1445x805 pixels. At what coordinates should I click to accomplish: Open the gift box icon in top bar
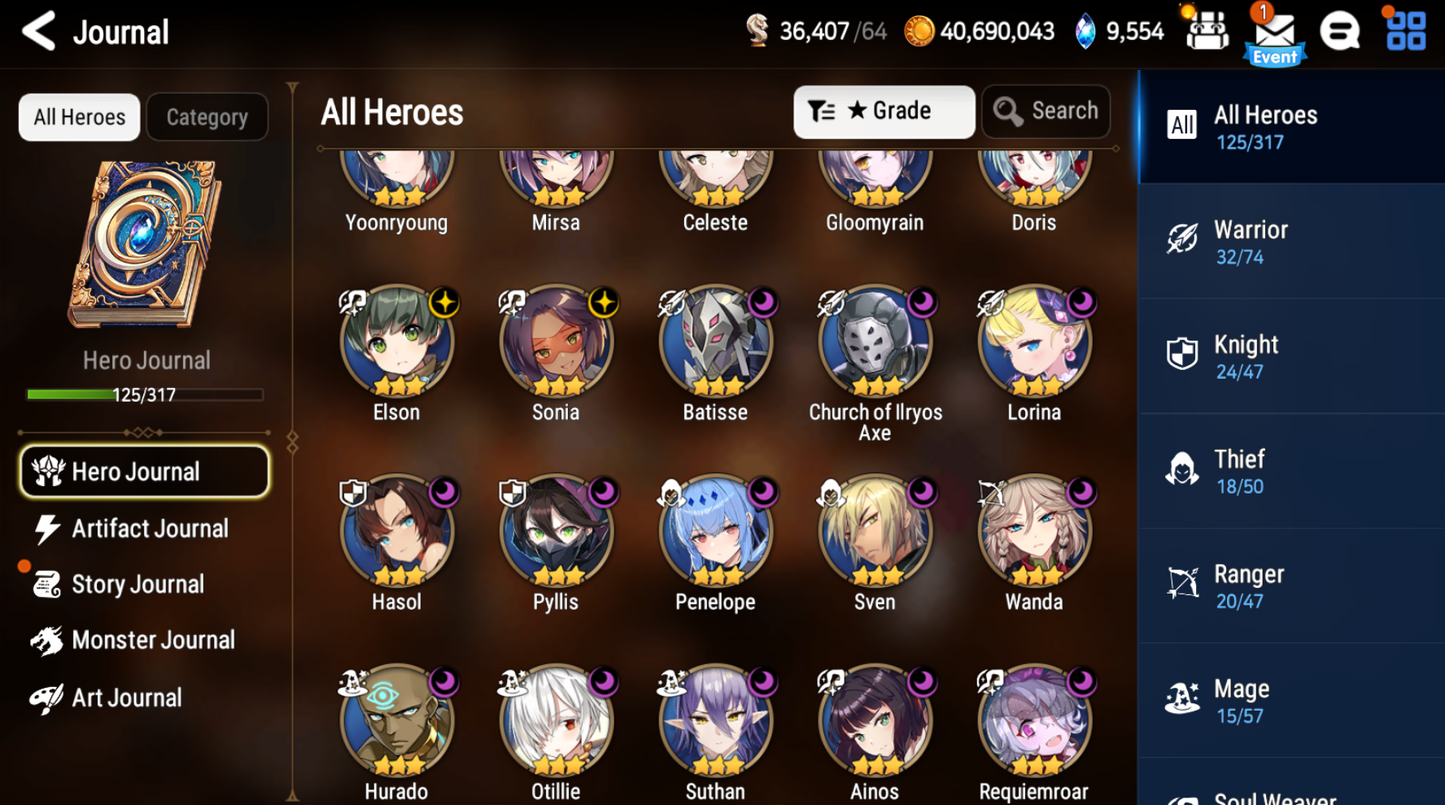click(x=1206, y=31)
